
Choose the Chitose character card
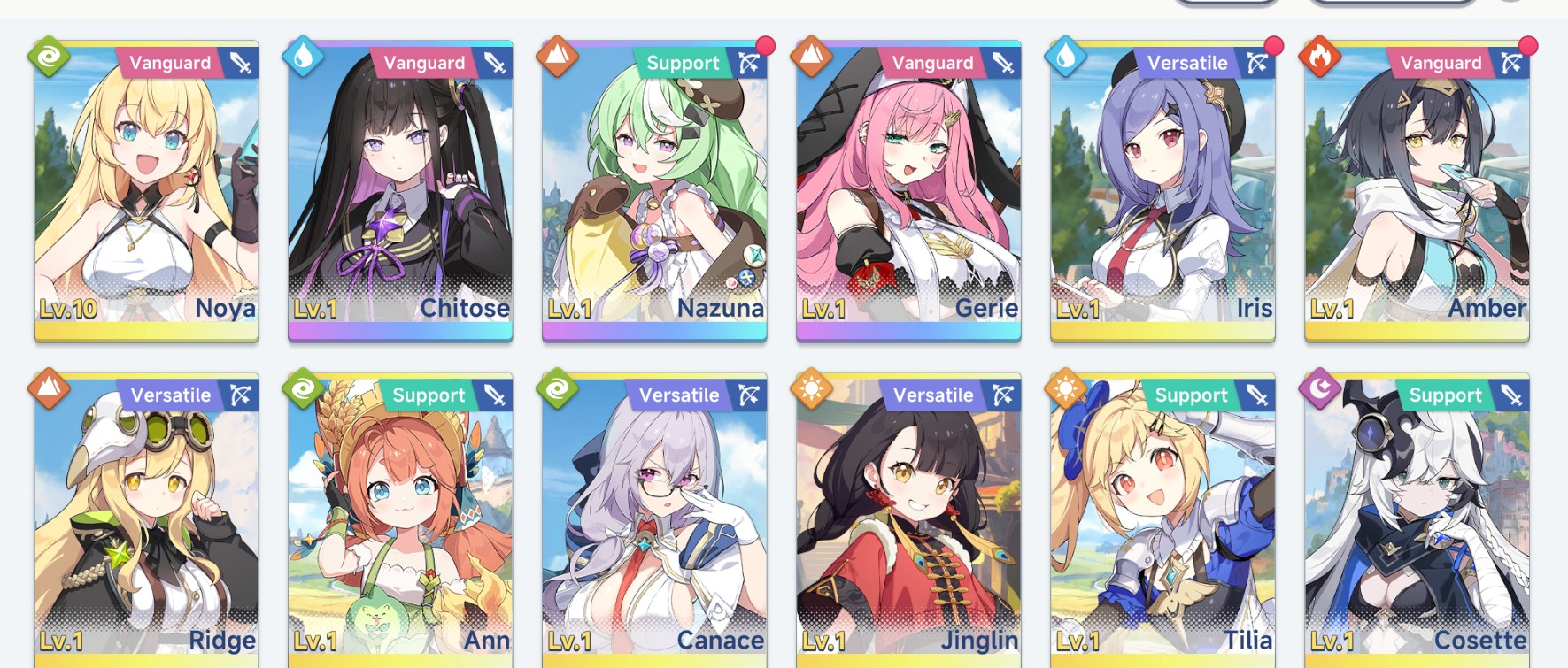[400, 190]
